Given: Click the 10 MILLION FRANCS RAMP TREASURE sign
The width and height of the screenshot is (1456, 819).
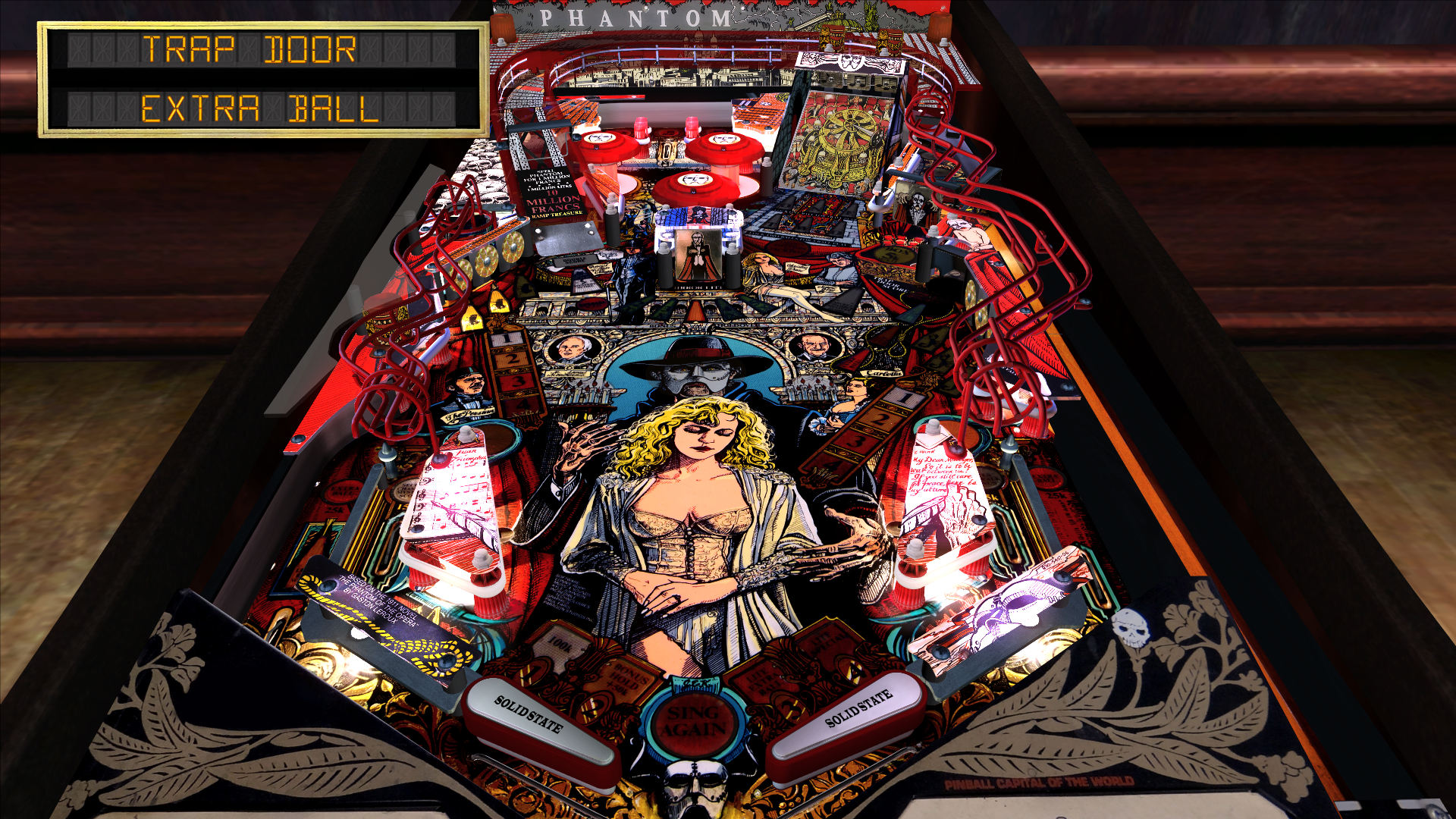Looking at the screenshot, I should coord(554,193).
